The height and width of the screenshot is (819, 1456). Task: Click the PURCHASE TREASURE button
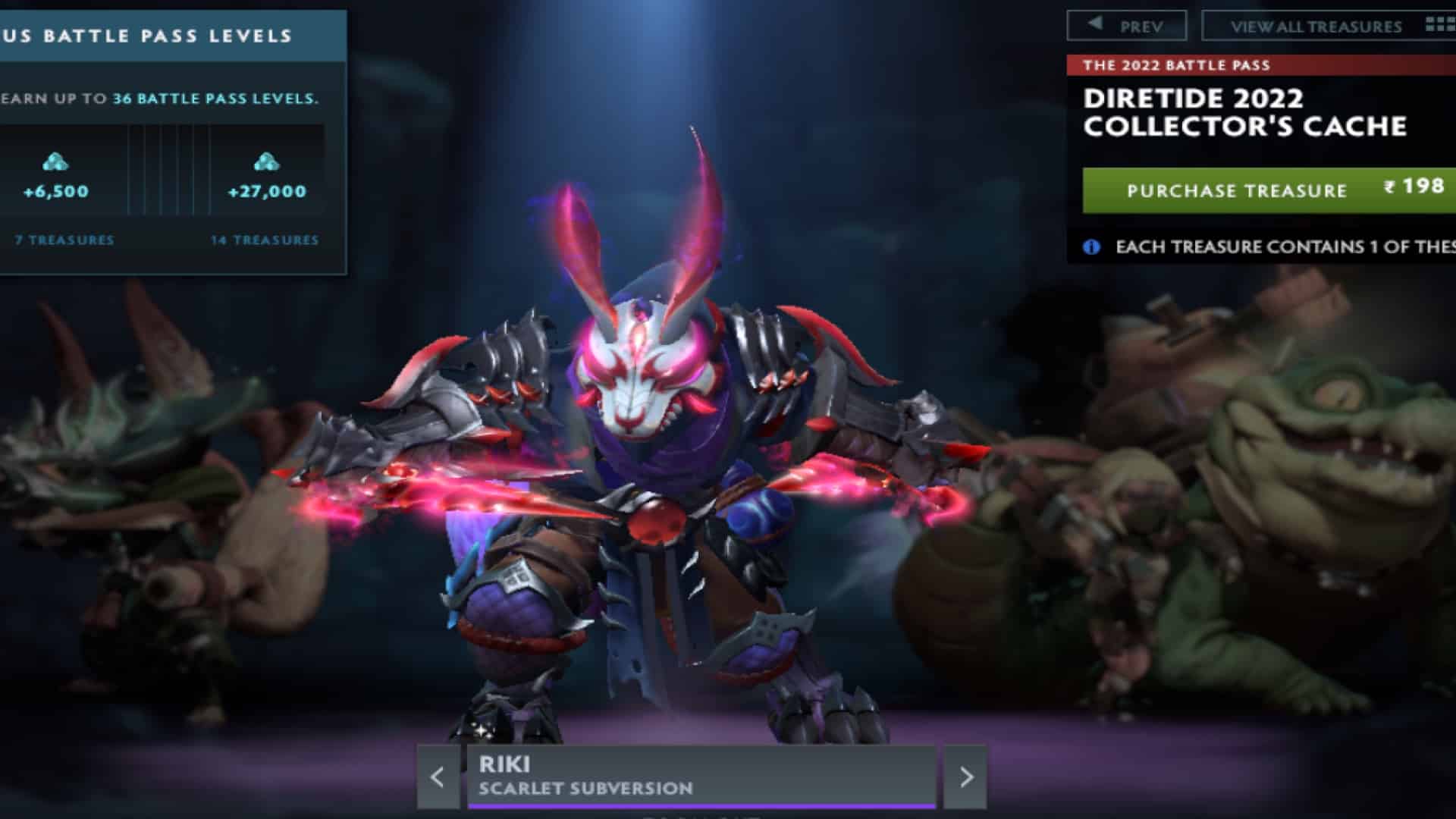pos(1236,190)
